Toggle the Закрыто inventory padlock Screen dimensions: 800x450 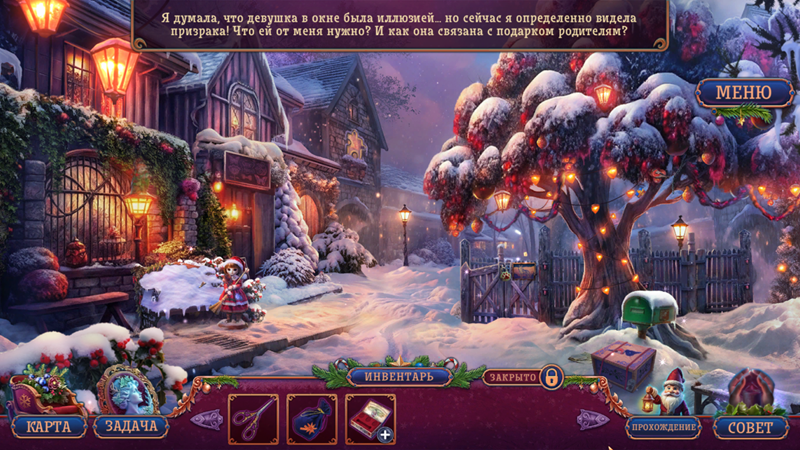(551, 378)
